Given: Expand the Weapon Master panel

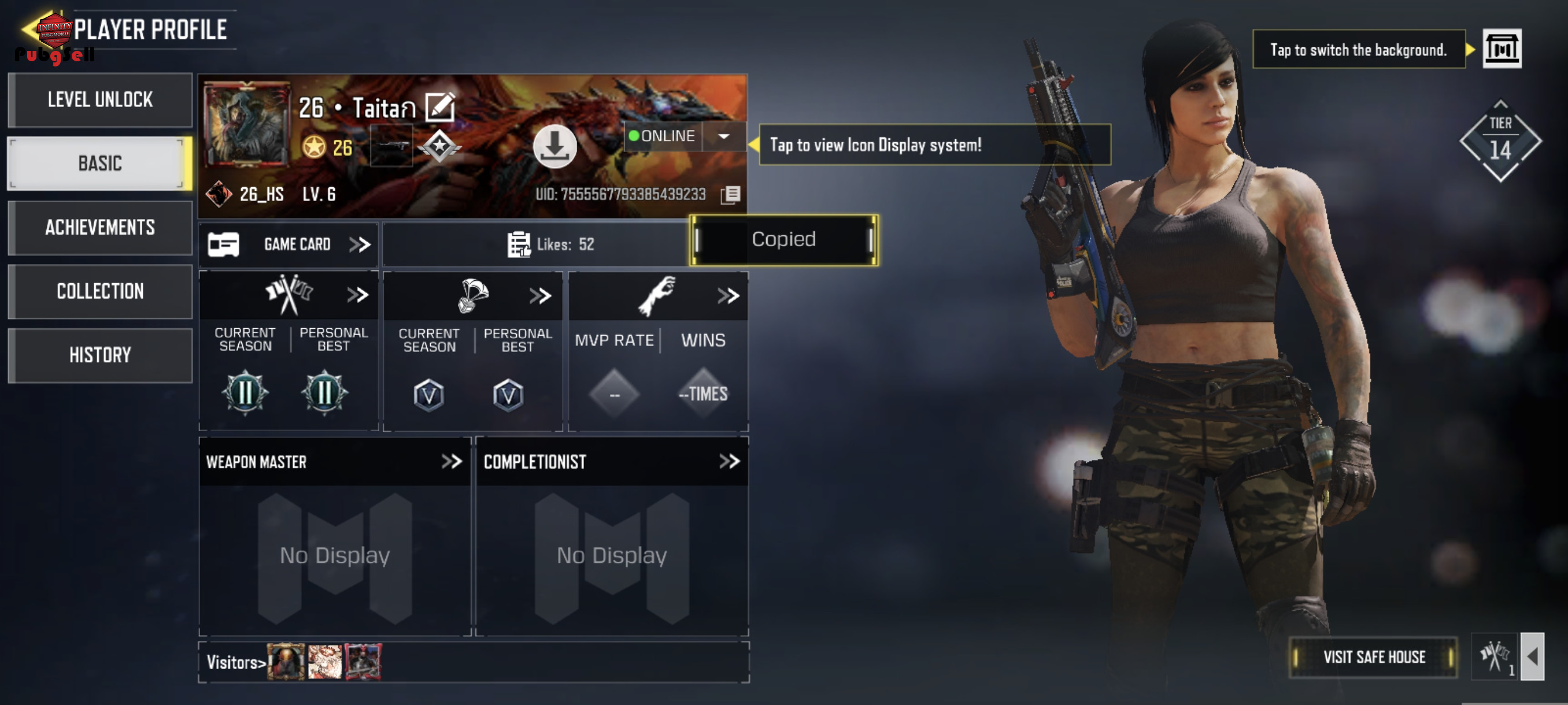Looking at the screenshot, I should click(452, 462).
